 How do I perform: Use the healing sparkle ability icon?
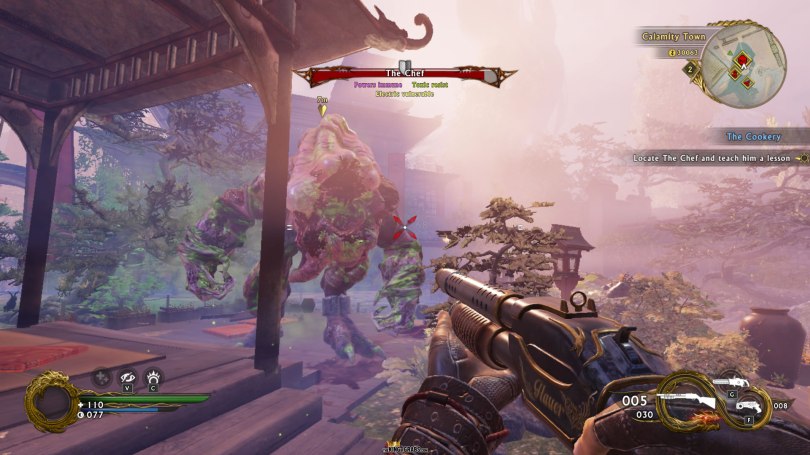tap(102, 377)
